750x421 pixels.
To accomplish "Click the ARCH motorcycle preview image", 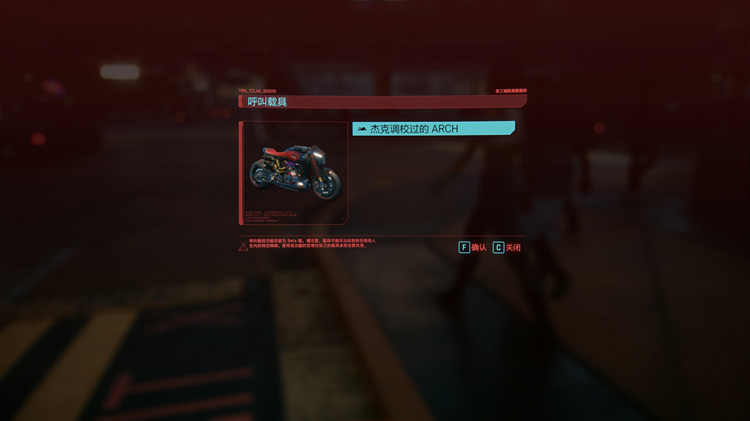I will click(295, 172).
